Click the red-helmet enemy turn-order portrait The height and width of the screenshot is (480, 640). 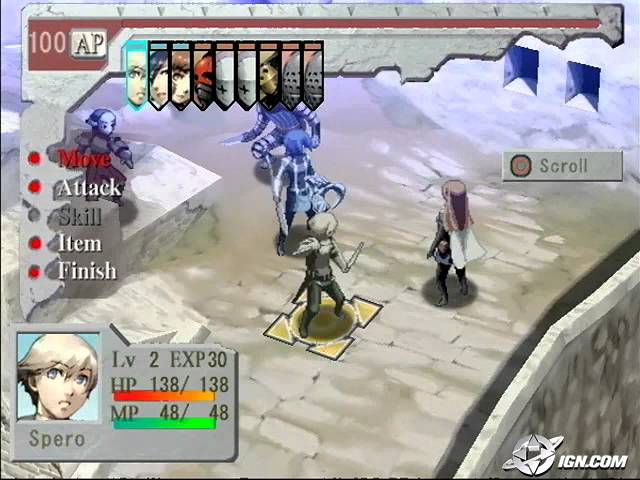(203, 74)
